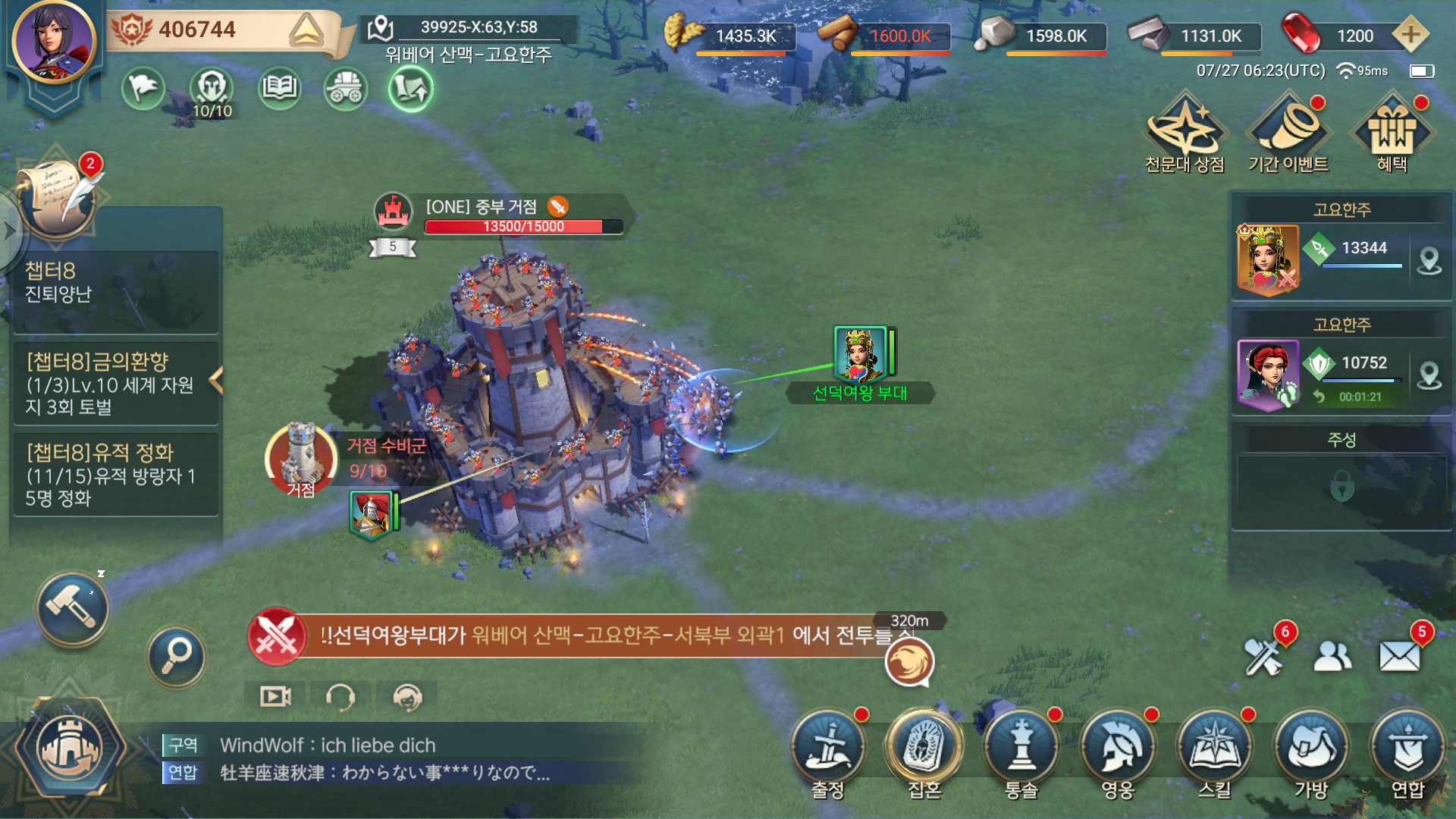Open the 통솔 command menu
The image size is (1456, 819).
coord(1021,749)
